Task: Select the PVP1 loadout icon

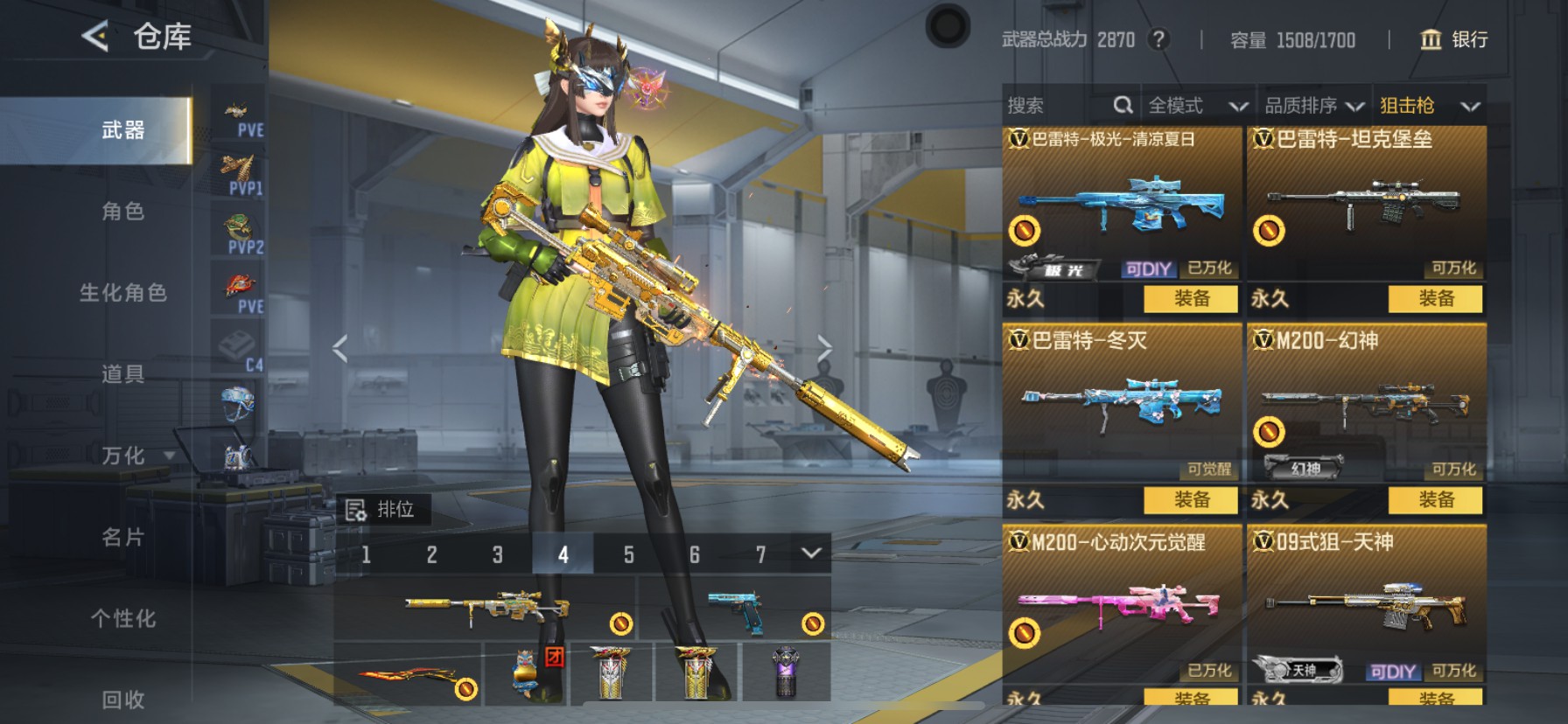Action: 240,174
